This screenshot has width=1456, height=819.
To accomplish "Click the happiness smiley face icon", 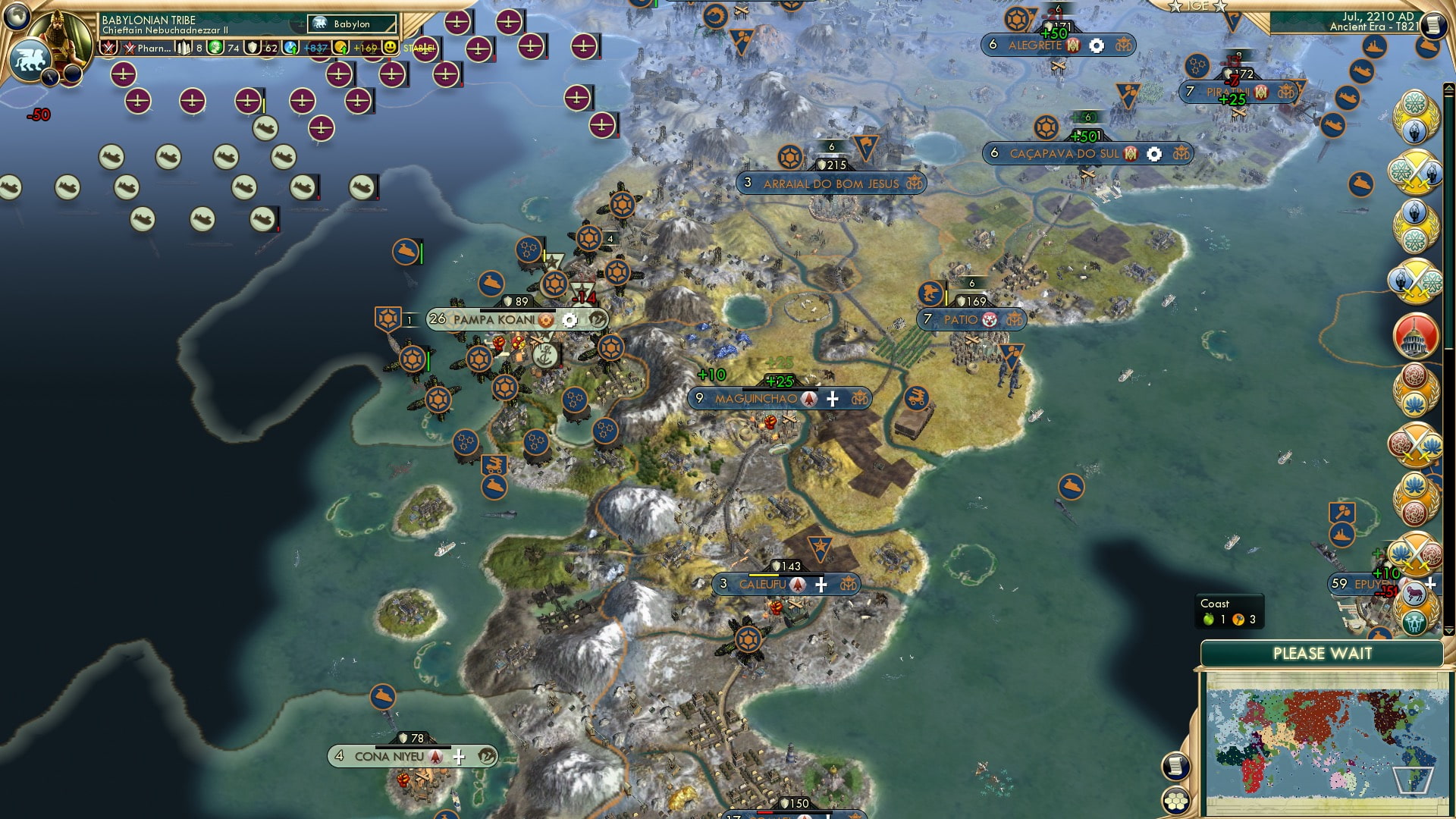I will click(x=390, y=48).
